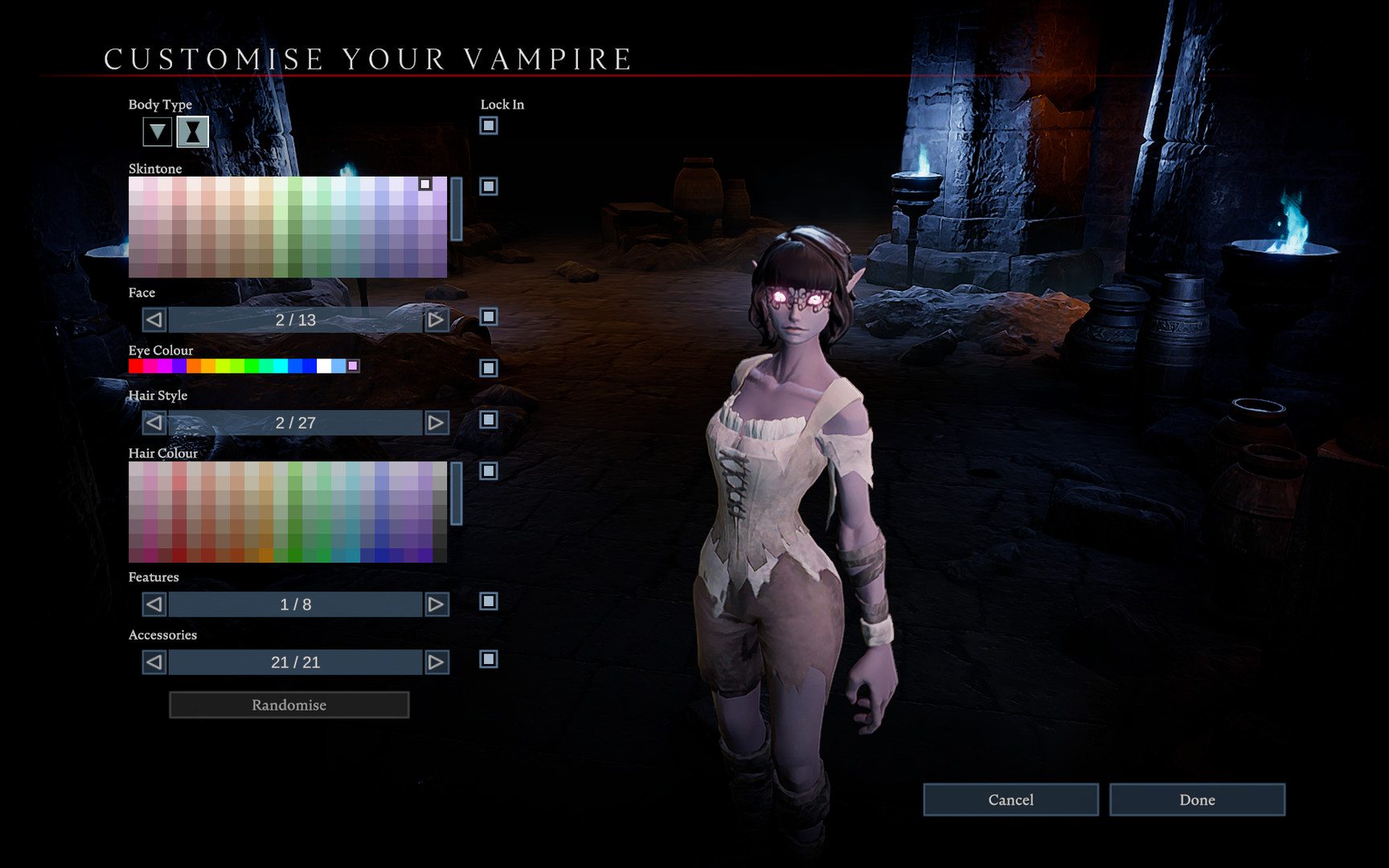Go to the previous Features option

click(153, 604)
